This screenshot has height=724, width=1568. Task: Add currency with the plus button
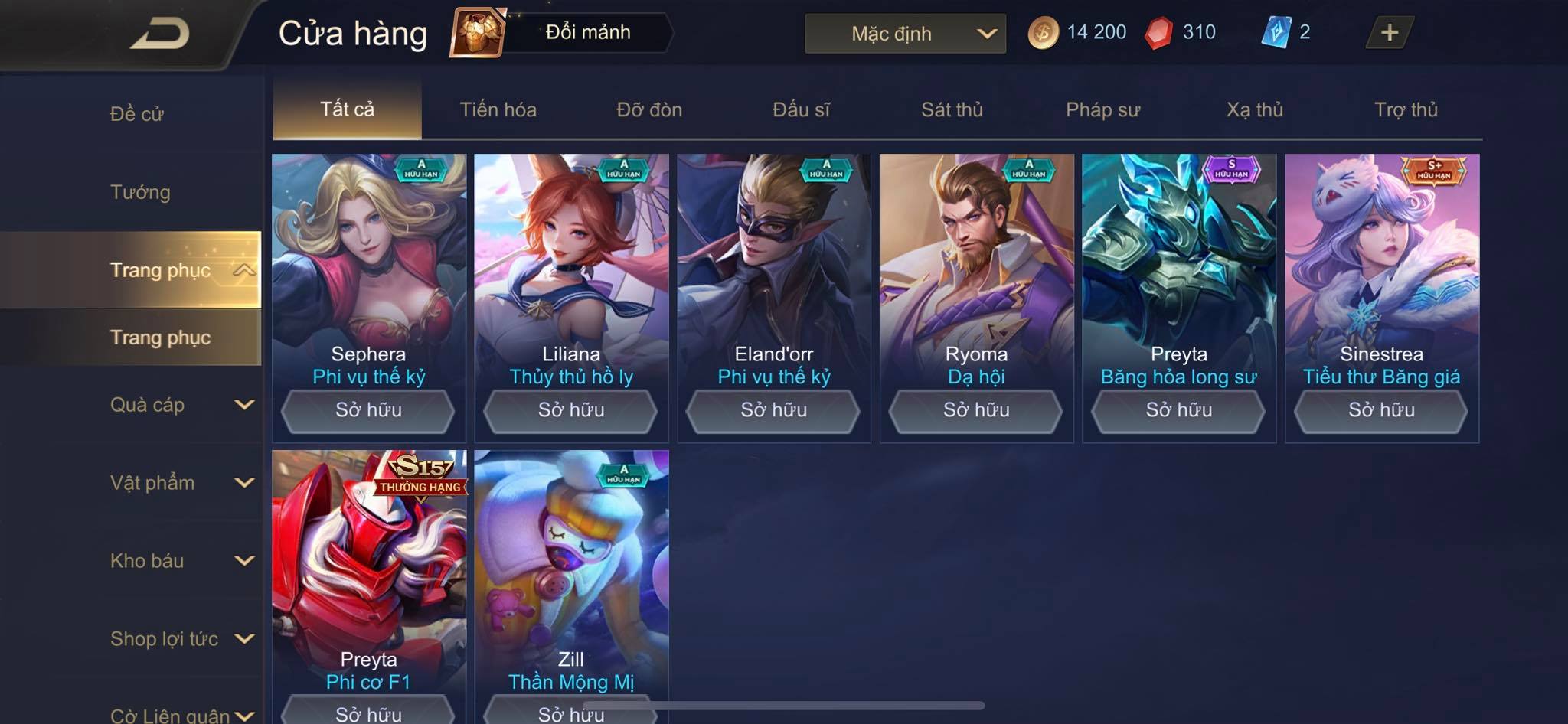click(1389, 32)
